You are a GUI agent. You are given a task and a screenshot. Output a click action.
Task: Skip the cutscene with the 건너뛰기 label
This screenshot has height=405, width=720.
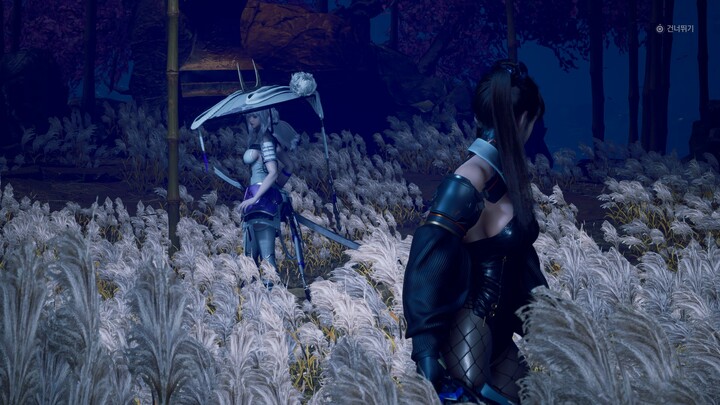pos(677,28)
